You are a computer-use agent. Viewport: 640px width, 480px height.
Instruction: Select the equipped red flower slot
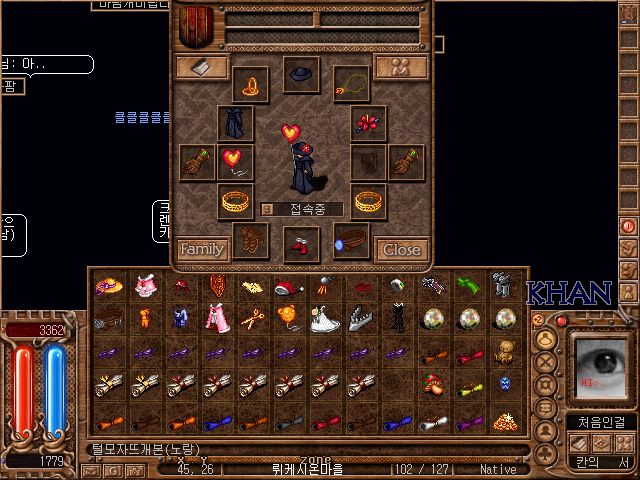[x=368, y=123]
